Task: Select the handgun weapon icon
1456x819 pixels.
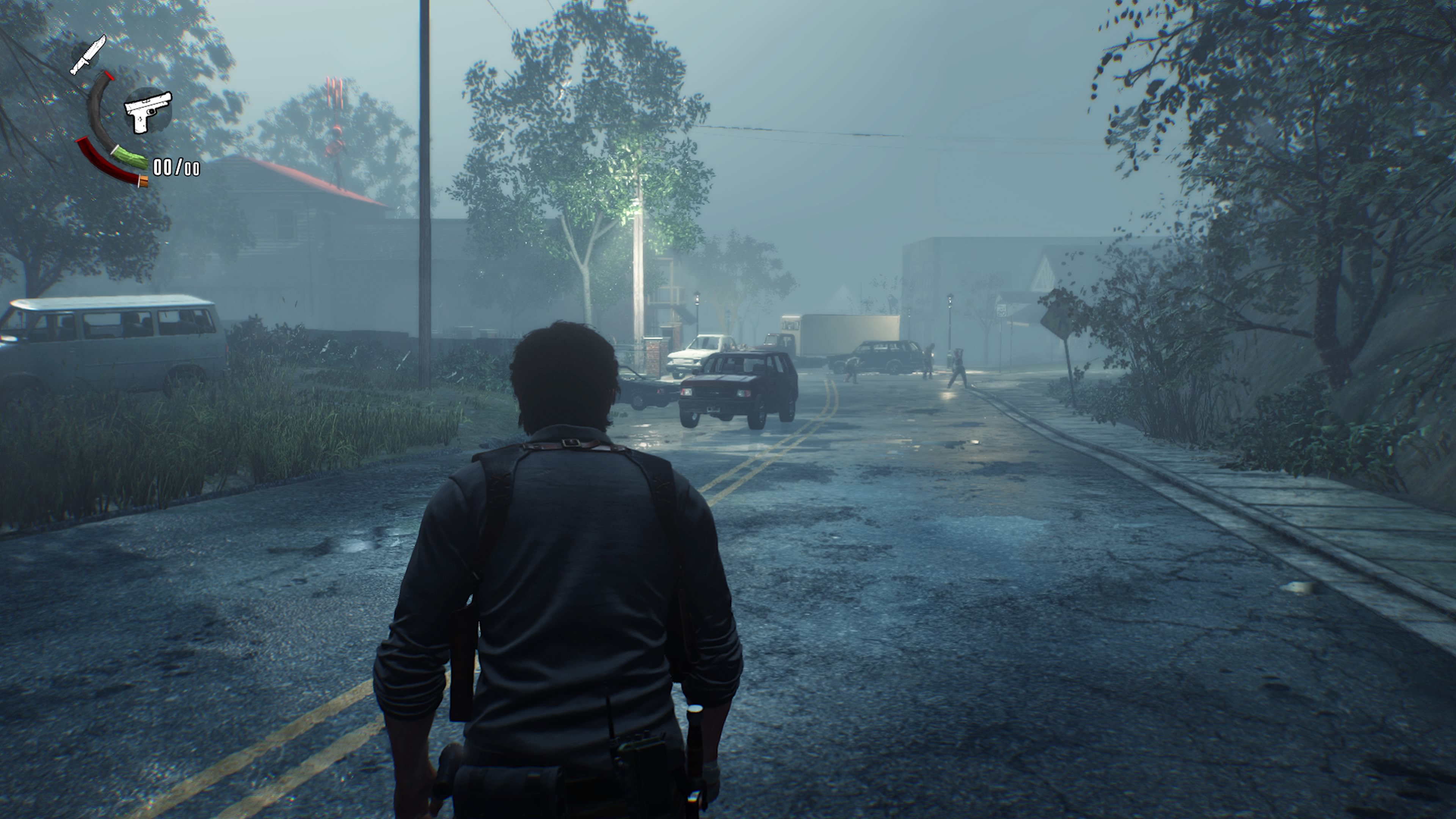Action: click(x=148, y=112)
